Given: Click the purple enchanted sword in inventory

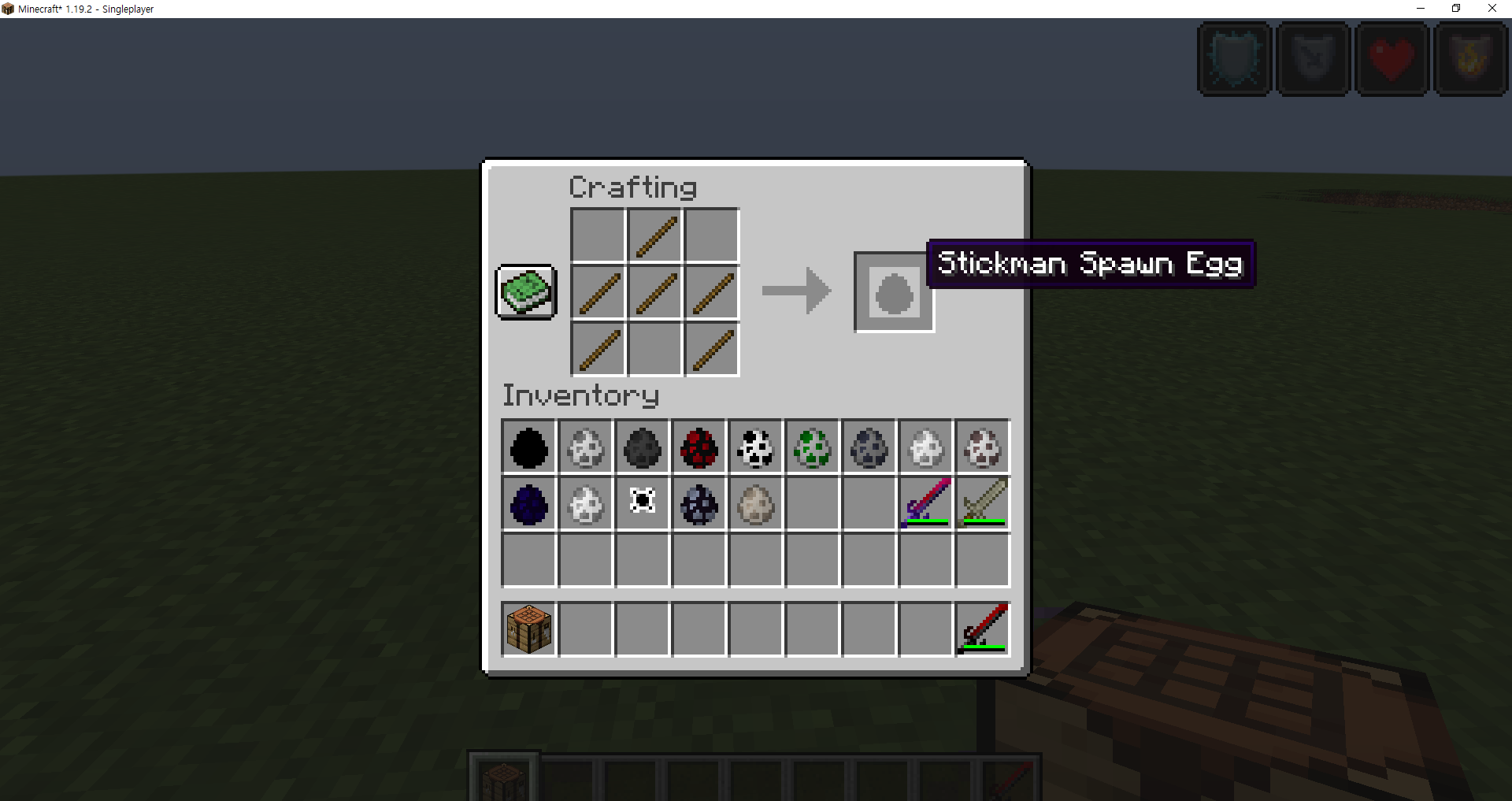Looking at the screenshot, I should click(x=925, y=504).
